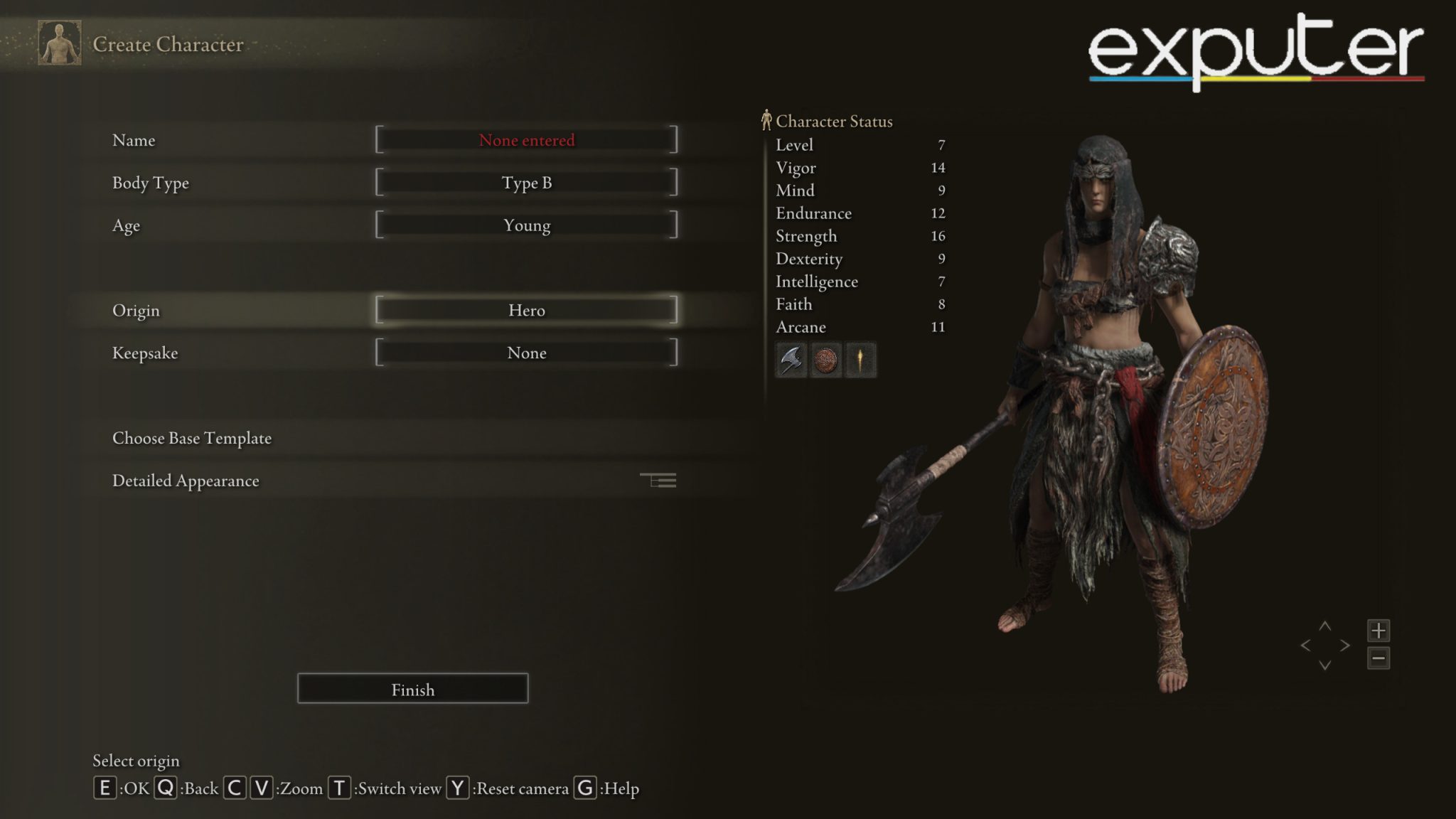The height and width of the screenshot is (819, 1456).
Task: Open the Body Type selector
Action: (x=527, y=183)
